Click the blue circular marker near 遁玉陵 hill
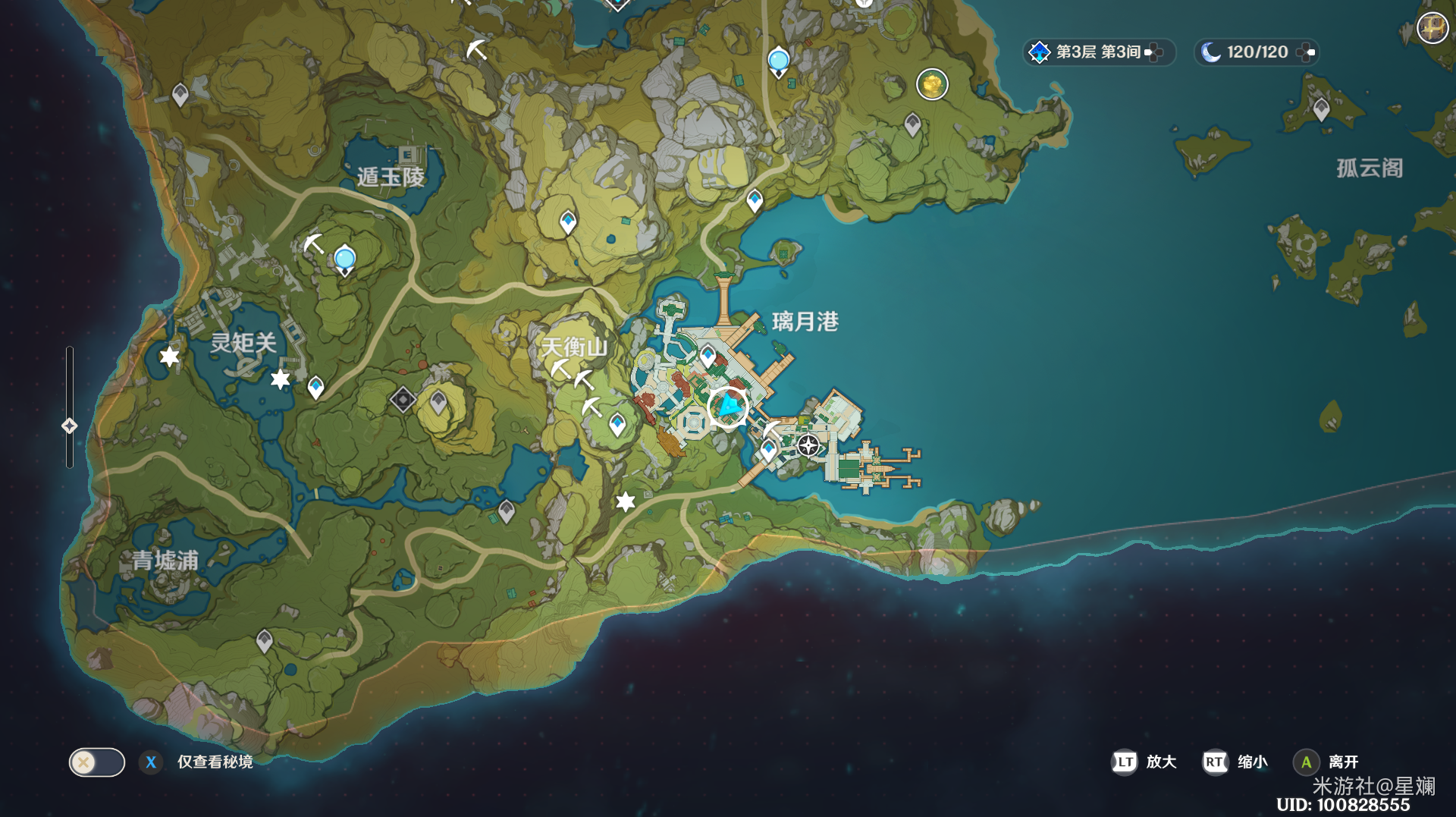This screenshot has height=817, width=1456. [x=345, y=258]
